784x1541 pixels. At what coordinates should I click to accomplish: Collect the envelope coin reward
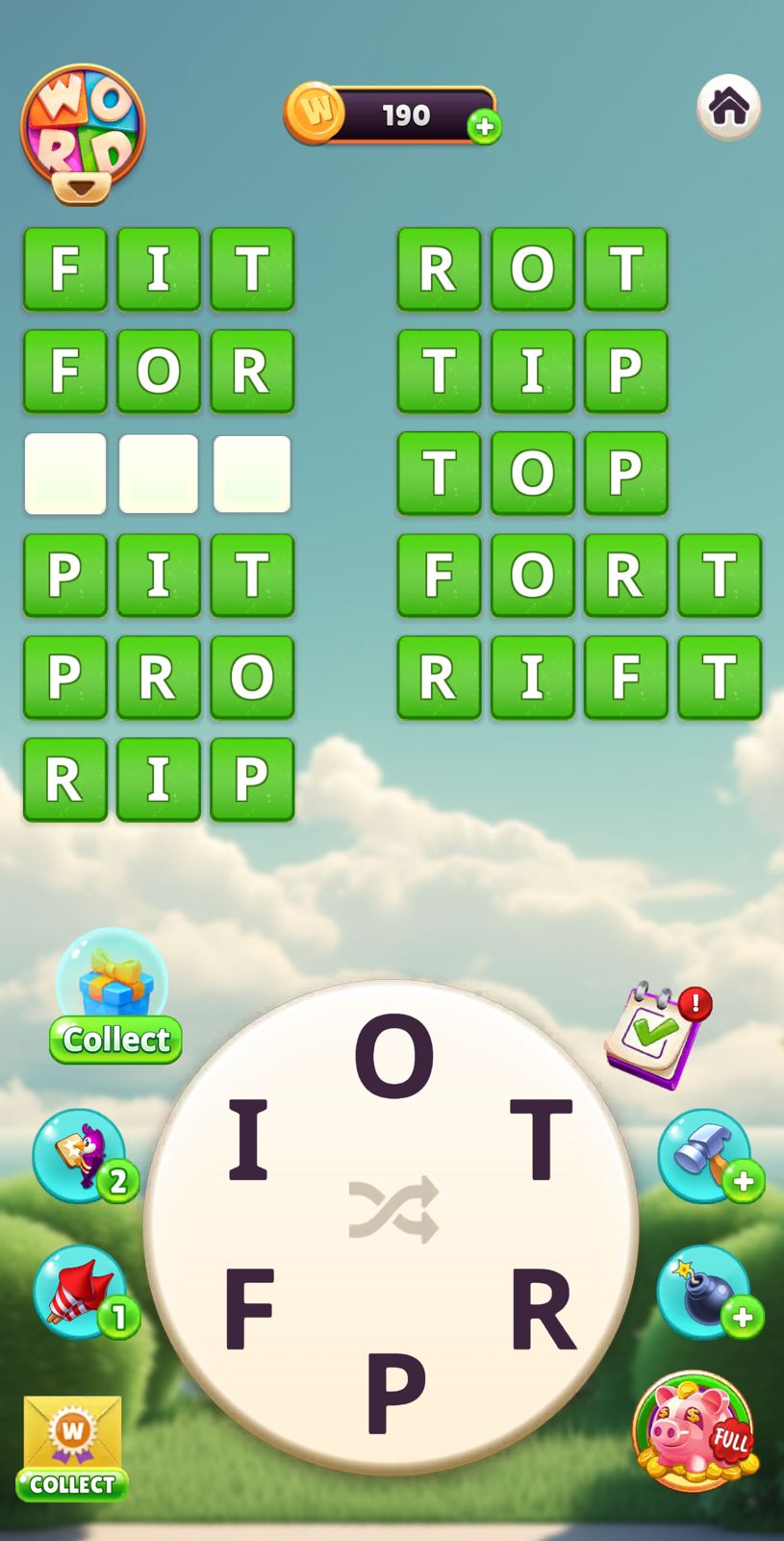click(x=72, y=1447)
